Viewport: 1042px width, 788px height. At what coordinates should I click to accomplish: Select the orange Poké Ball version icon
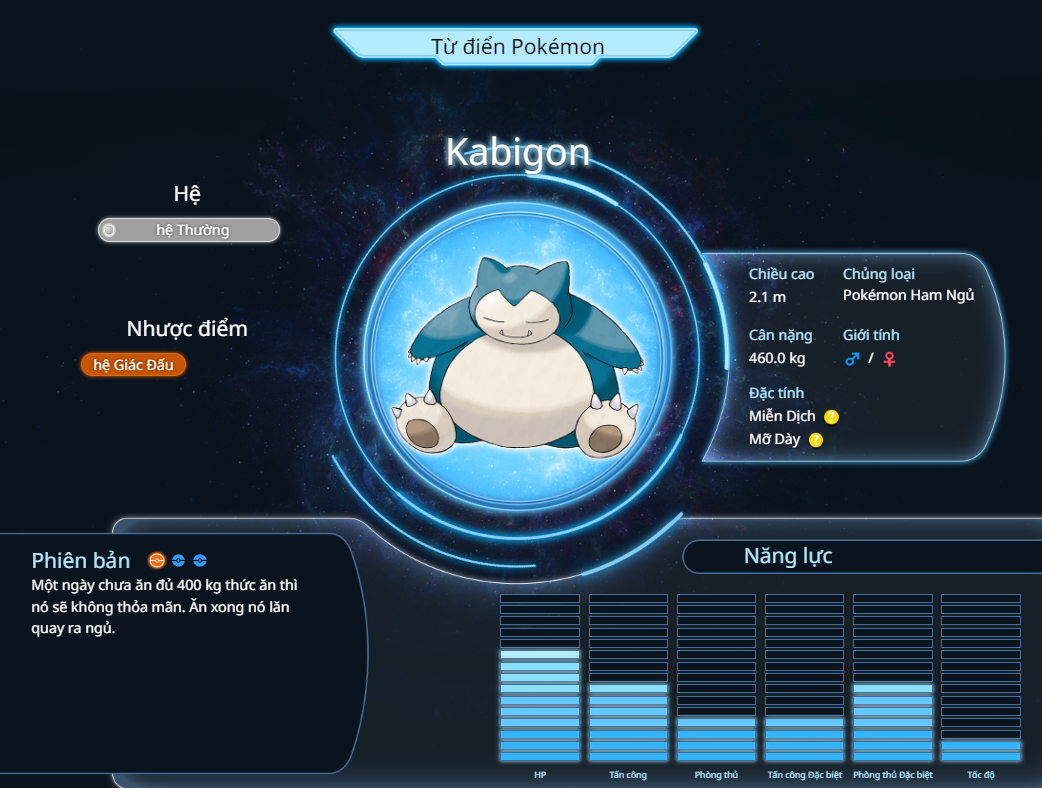tap(156, 561)
